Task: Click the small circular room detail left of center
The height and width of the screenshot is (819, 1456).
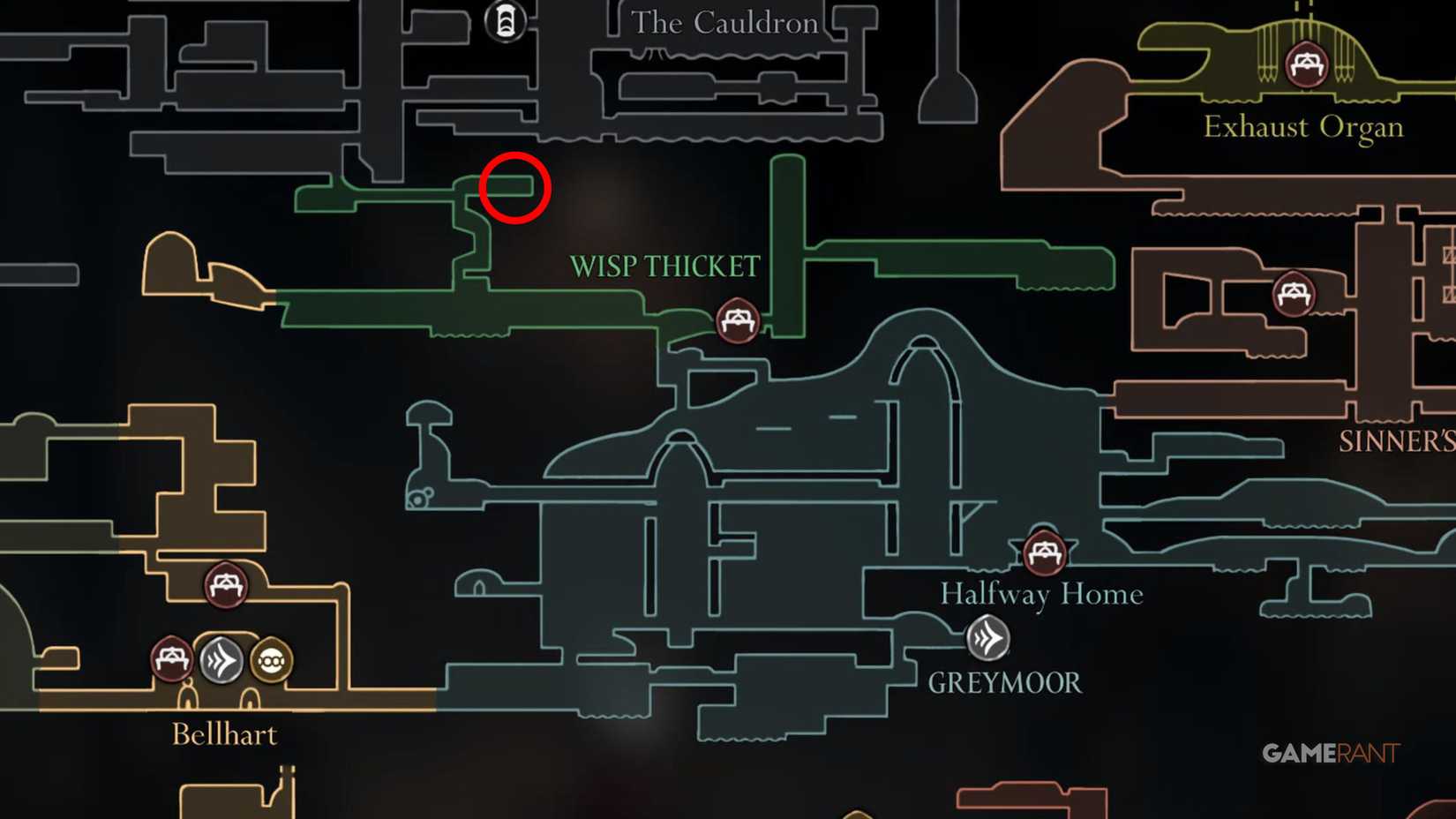Action: click(417, 499)
